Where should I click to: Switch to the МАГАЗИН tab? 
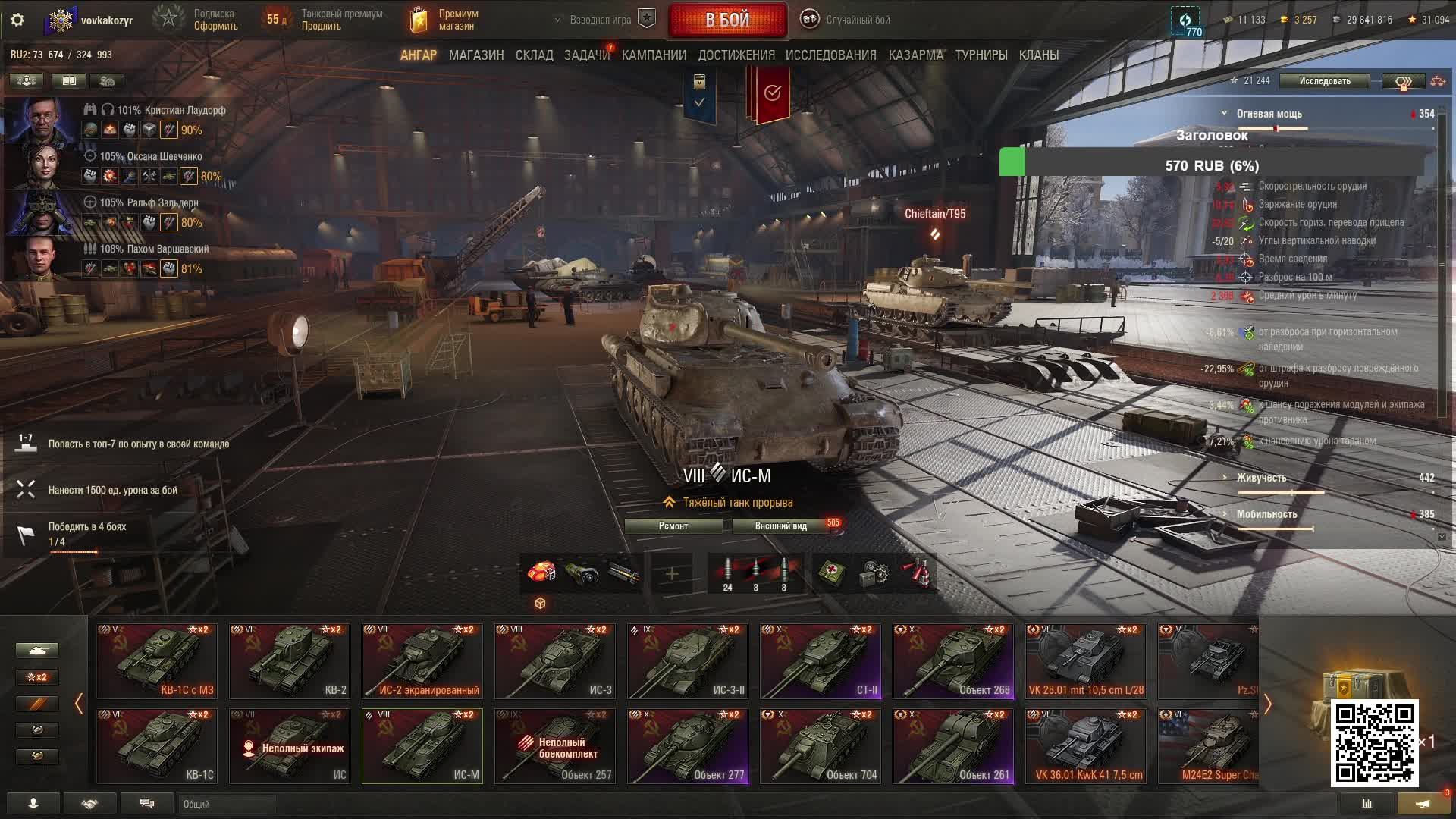click(x=475, y=55)
